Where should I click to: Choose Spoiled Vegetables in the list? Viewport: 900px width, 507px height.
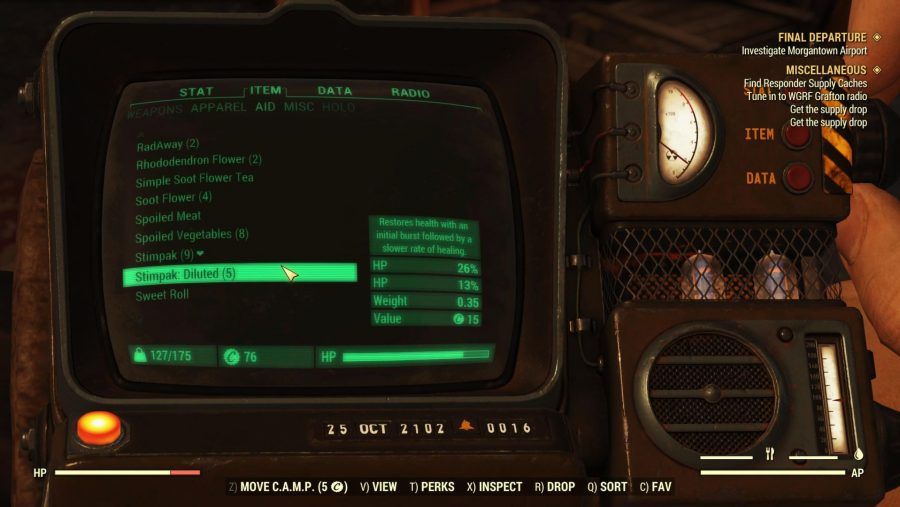191,235
